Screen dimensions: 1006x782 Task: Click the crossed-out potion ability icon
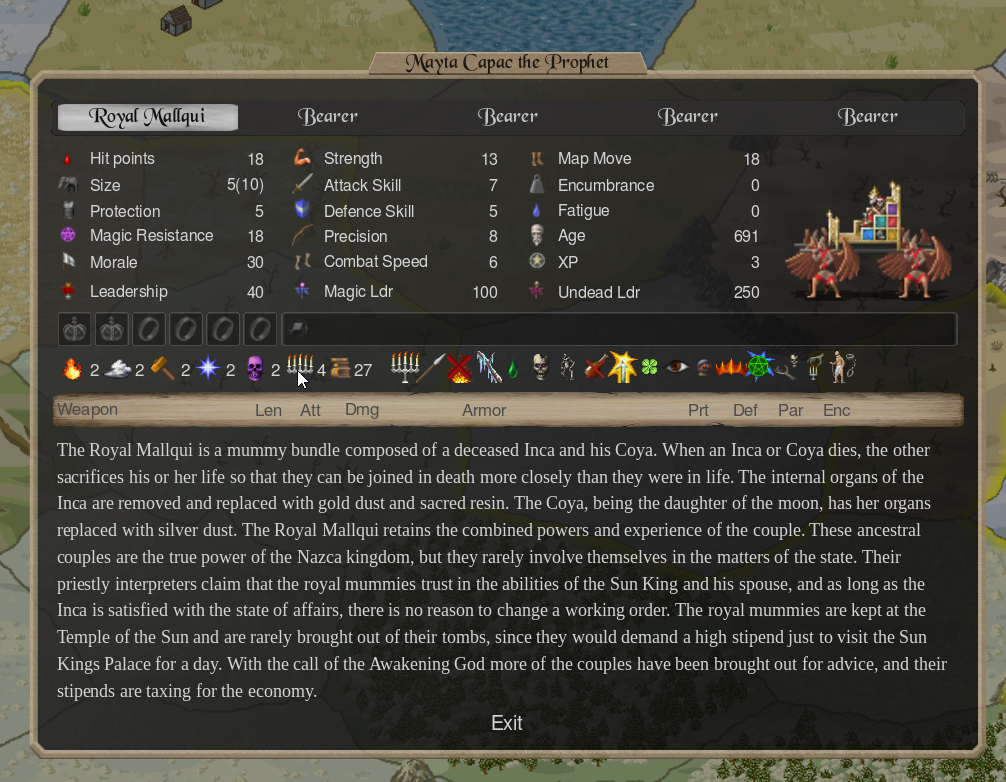tap(596, 368)
